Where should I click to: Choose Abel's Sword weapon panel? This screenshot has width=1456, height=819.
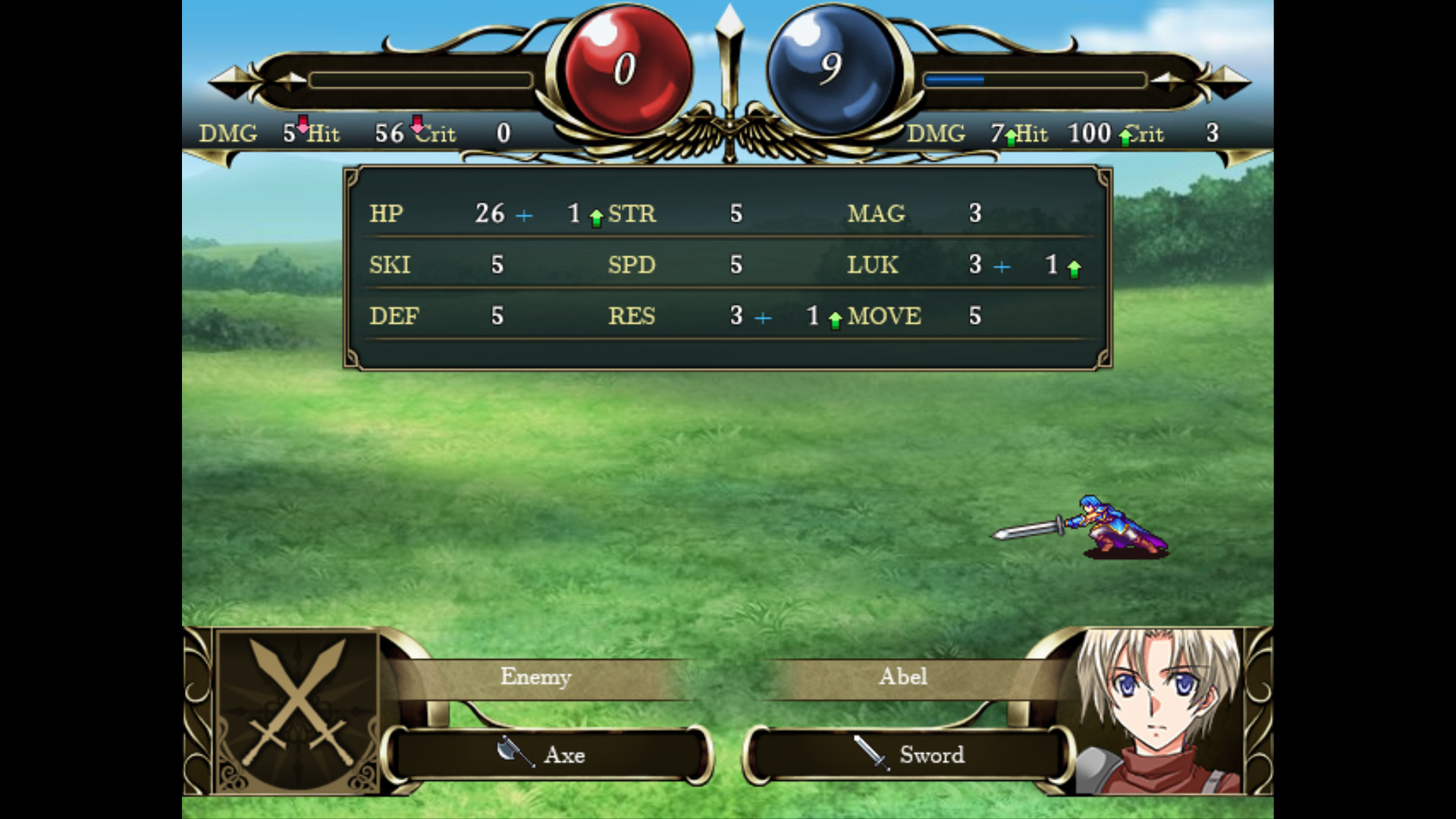click(908, 755)
